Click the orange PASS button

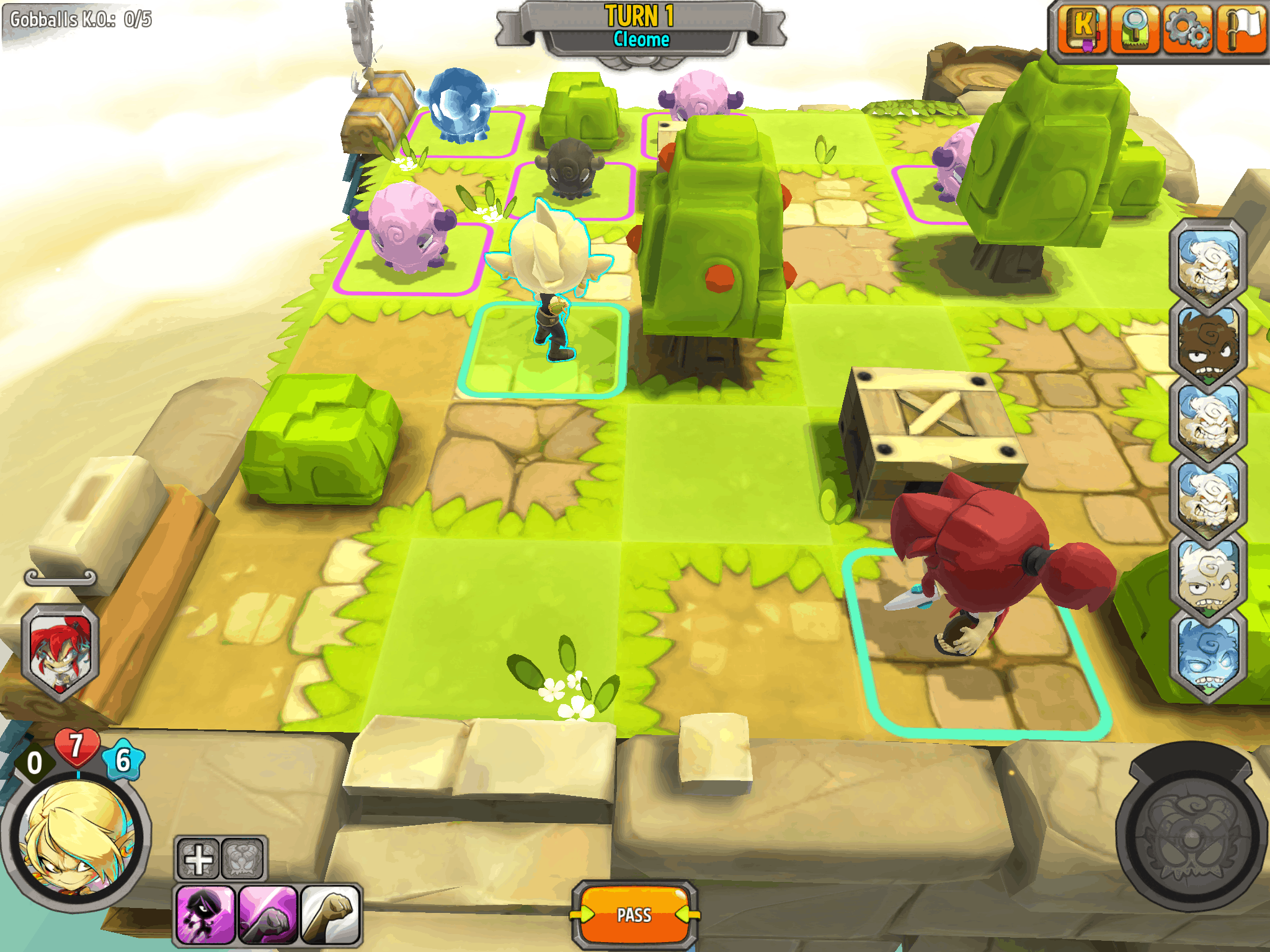[x=634, y=915]
